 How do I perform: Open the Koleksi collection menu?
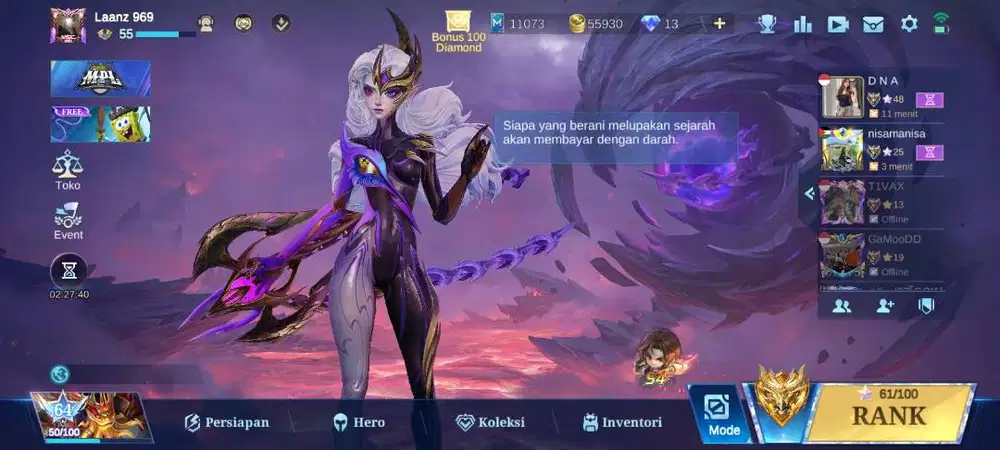coord(490,423)
